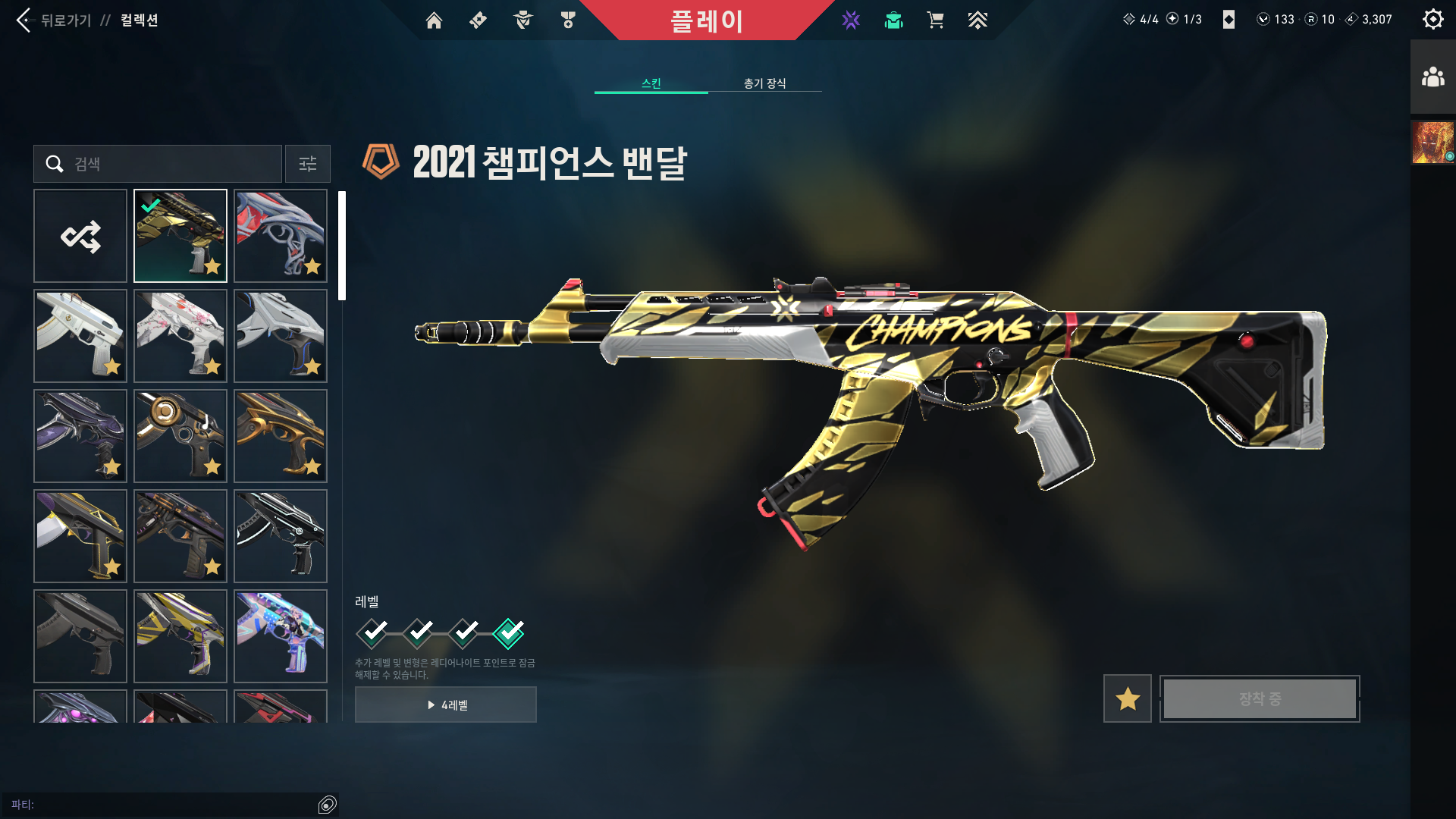1456x819 pixels.
Task: Go to the home screen icon
Action: pos(434,20)
